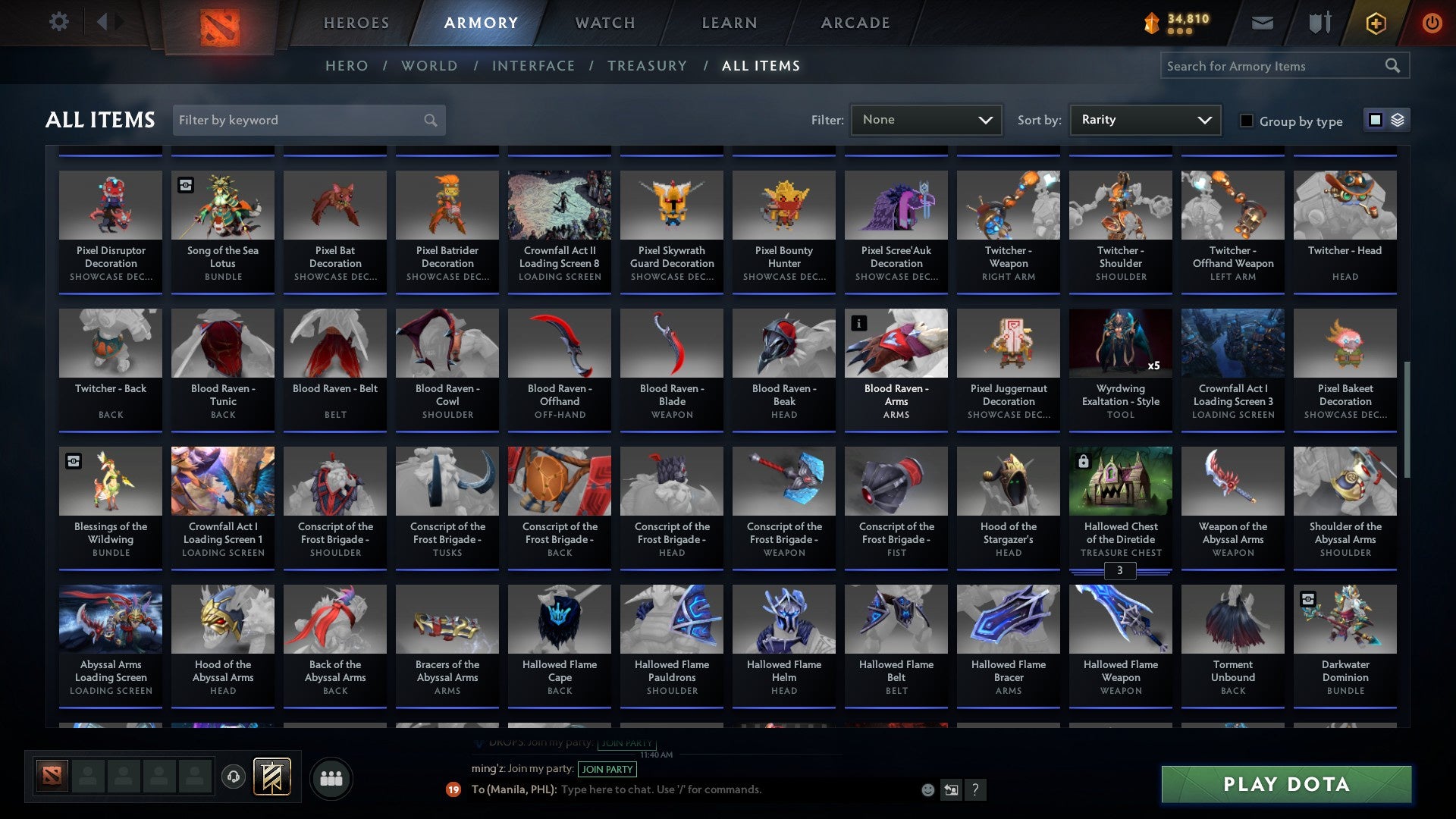The height and width of the screenshot is (819, 1456).
Task: Click the question mark chat help icon
Action: point(975,790)
